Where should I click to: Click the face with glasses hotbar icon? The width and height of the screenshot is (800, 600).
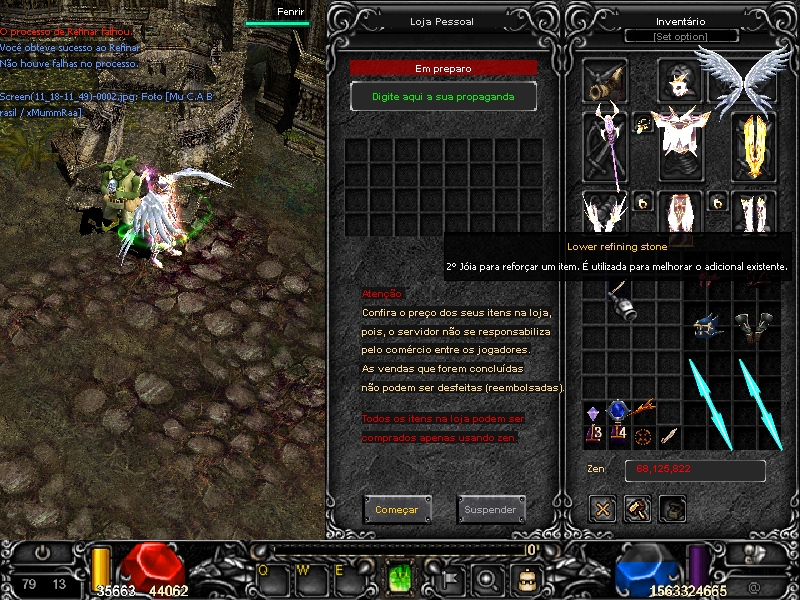(x=524, y=578)
